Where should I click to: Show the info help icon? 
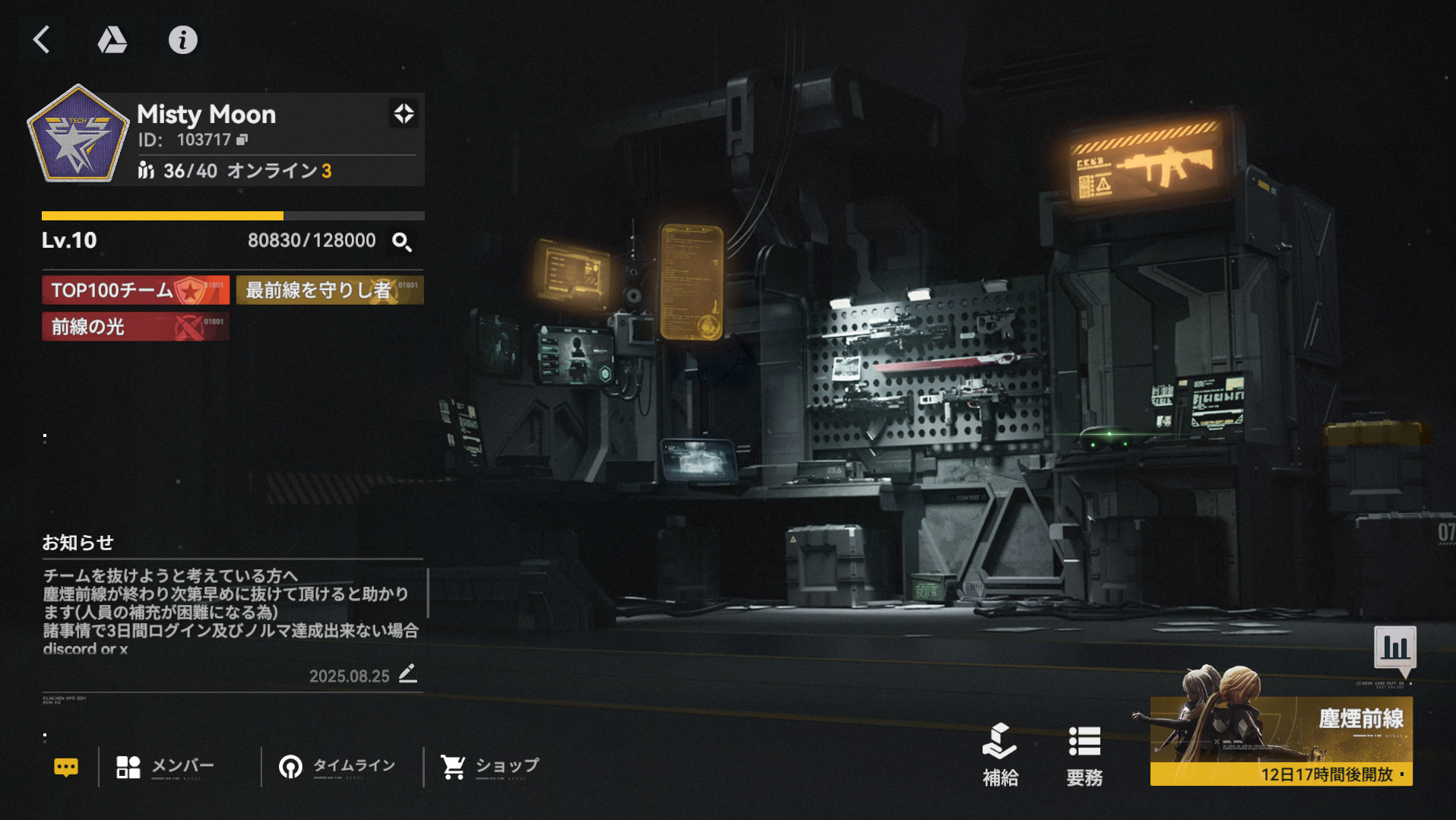(x=182, y=40)
